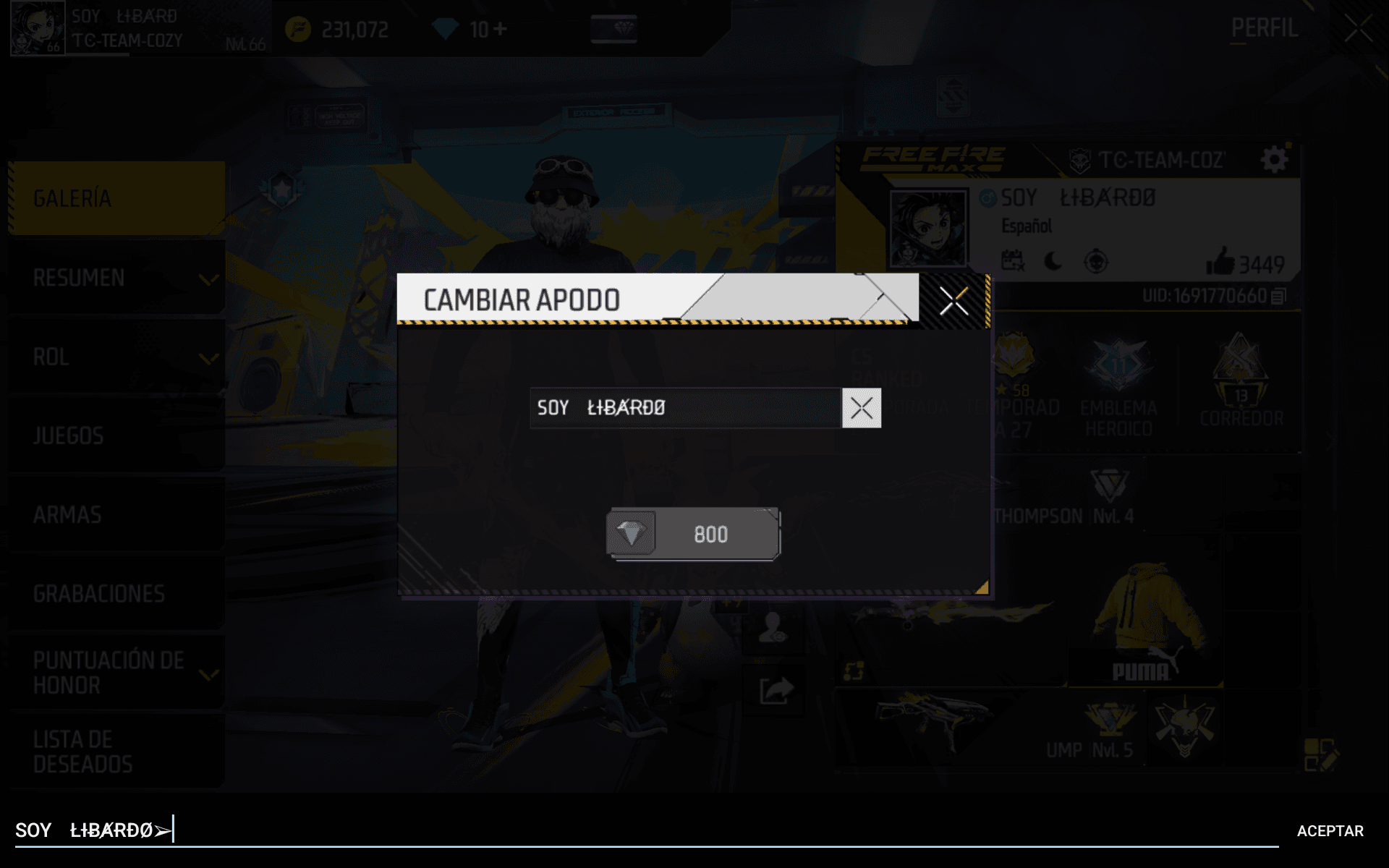Like the profile with the thumbs-up
Screen dimensions: 1389x868
(1220, 263)
